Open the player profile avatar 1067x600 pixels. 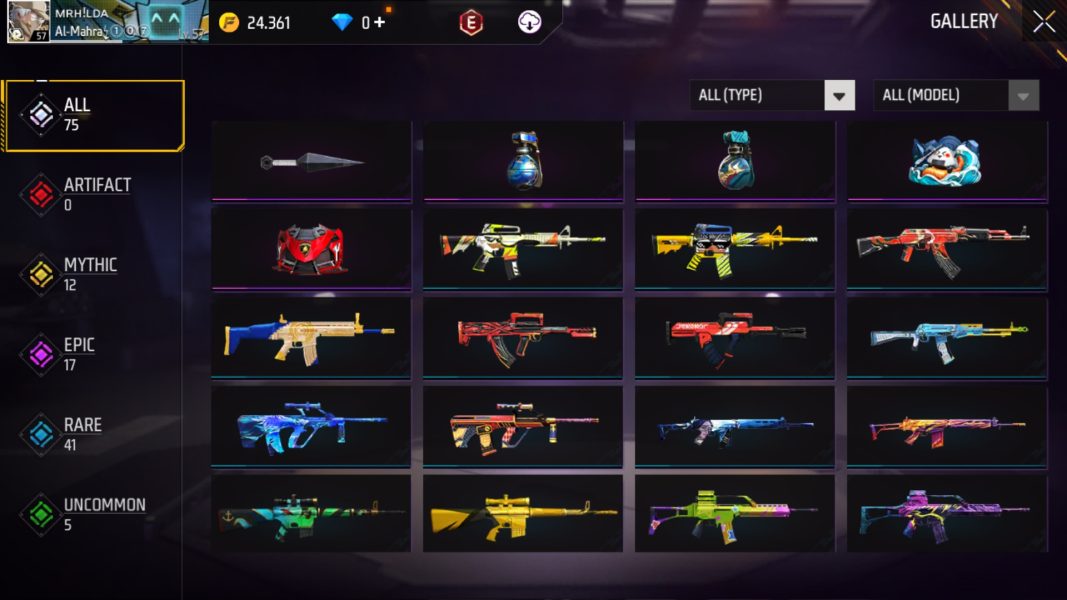click(x=28, y=21)
